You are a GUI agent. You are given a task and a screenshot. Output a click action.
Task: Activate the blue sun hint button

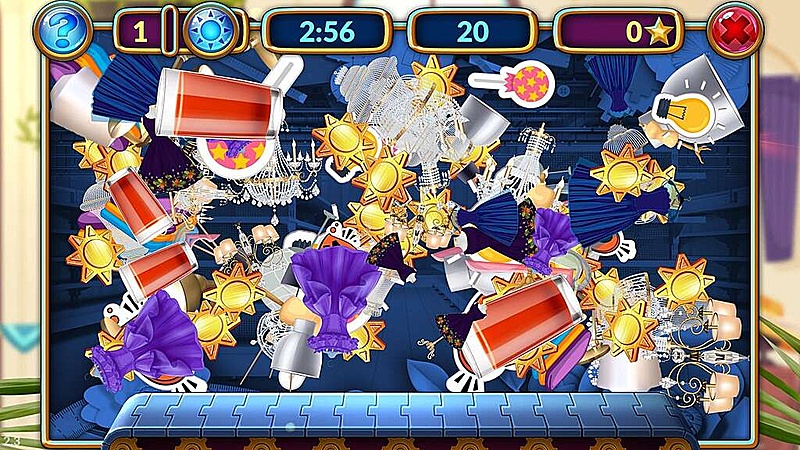(x=211, y=30)
